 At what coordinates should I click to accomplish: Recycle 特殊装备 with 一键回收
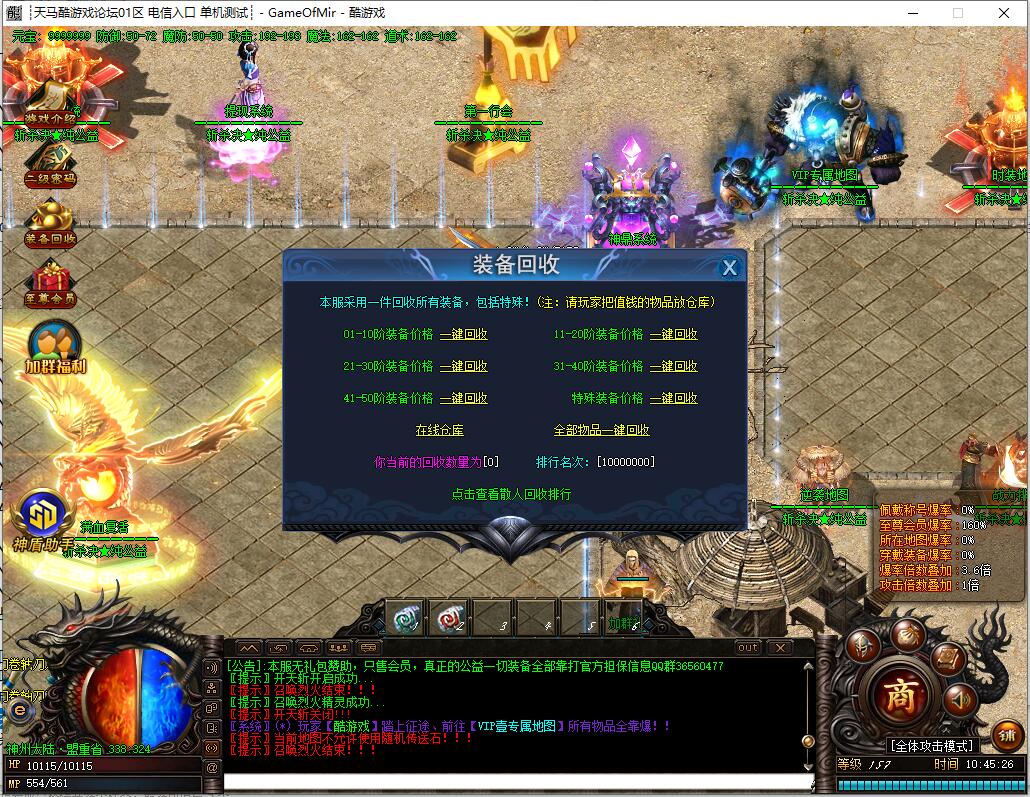click(x=674, y=398)
